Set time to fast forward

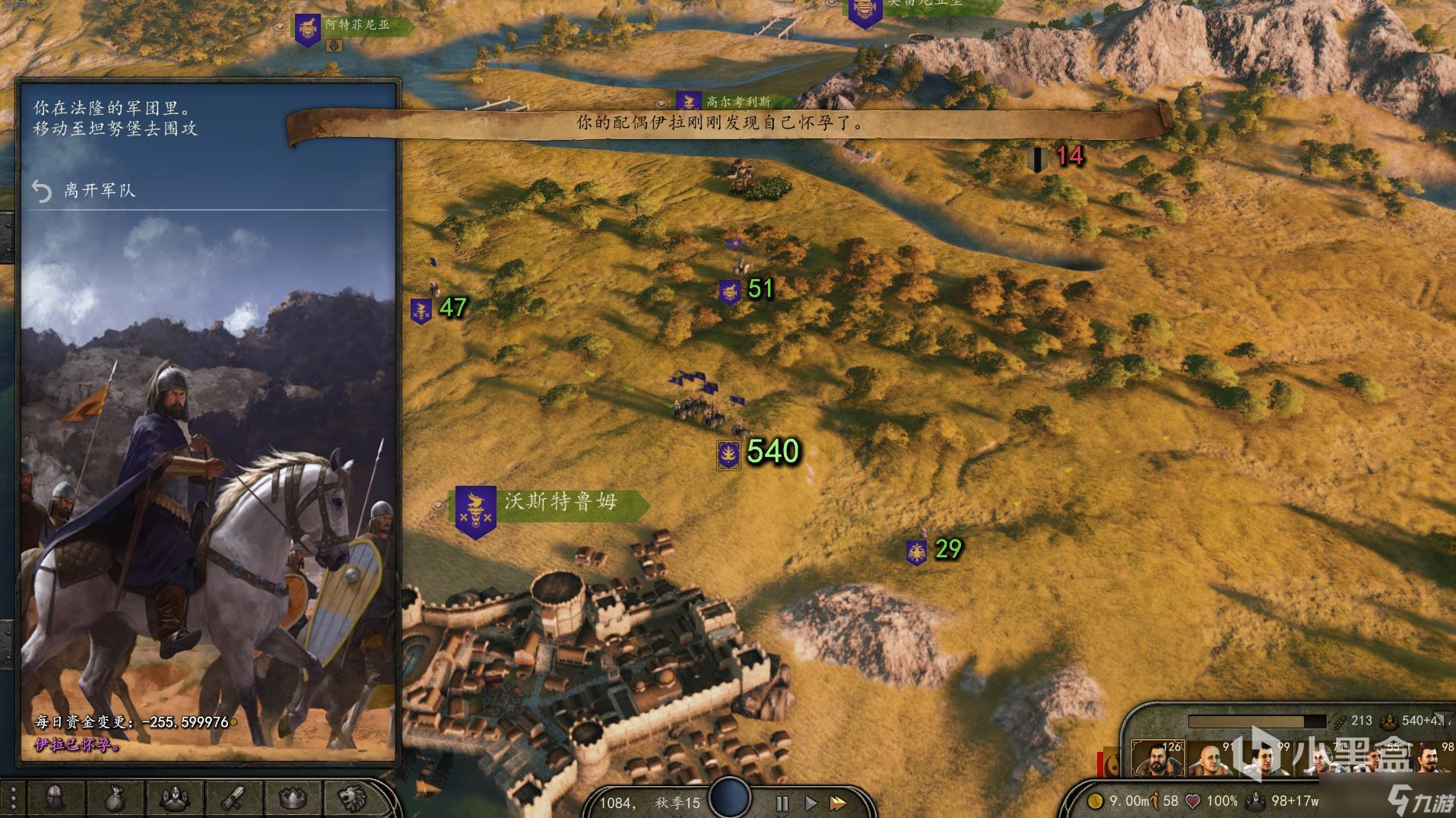pyautogui.click(x=838, y=803)
